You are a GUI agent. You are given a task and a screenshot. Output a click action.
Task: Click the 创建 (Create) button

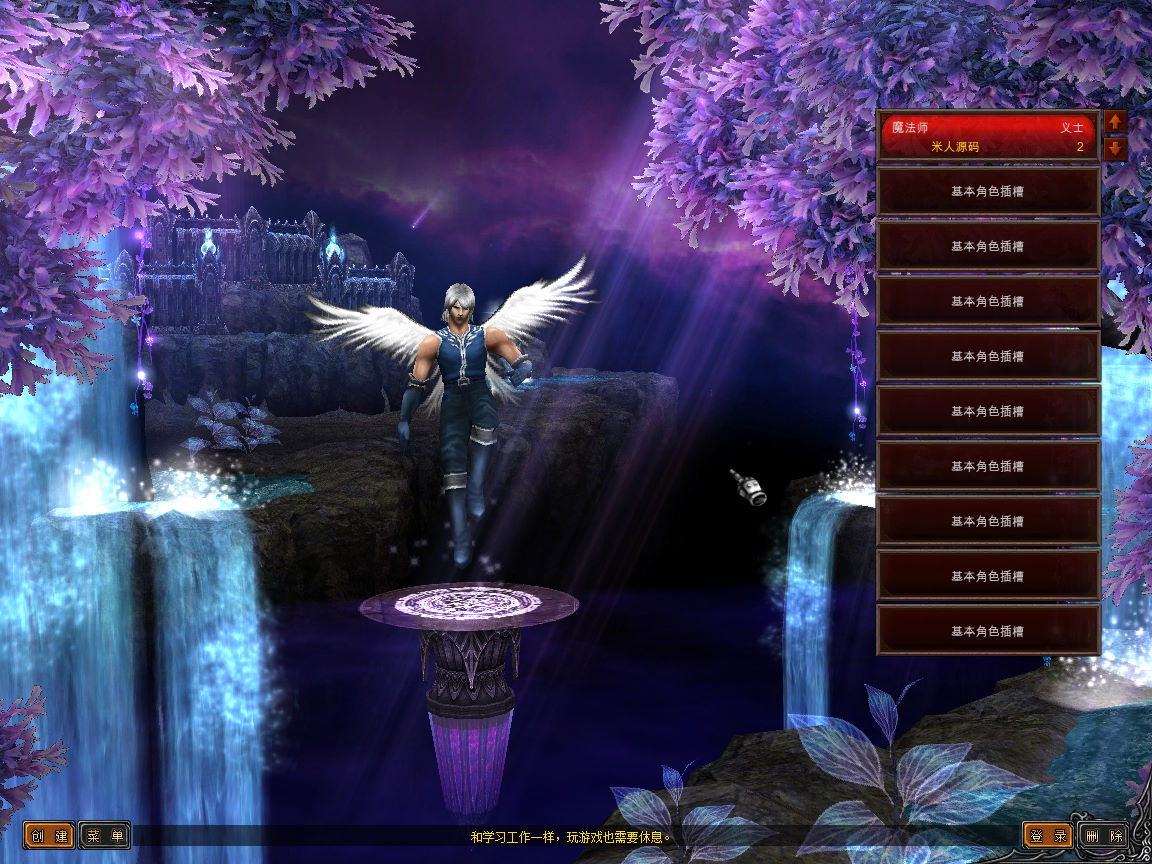click(50, 836)
